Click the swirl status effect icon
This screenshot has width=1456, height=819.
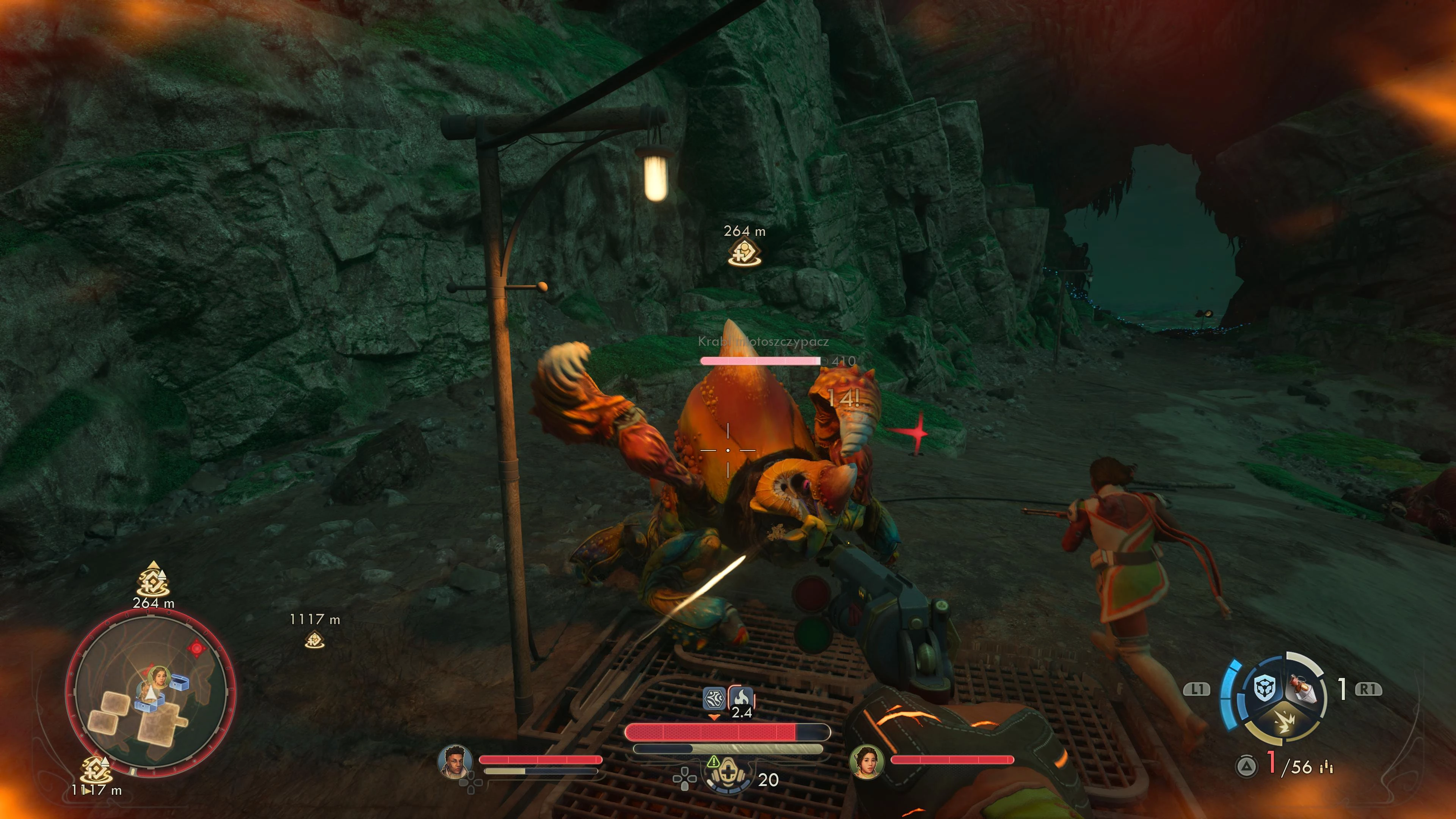coord(714,698)
